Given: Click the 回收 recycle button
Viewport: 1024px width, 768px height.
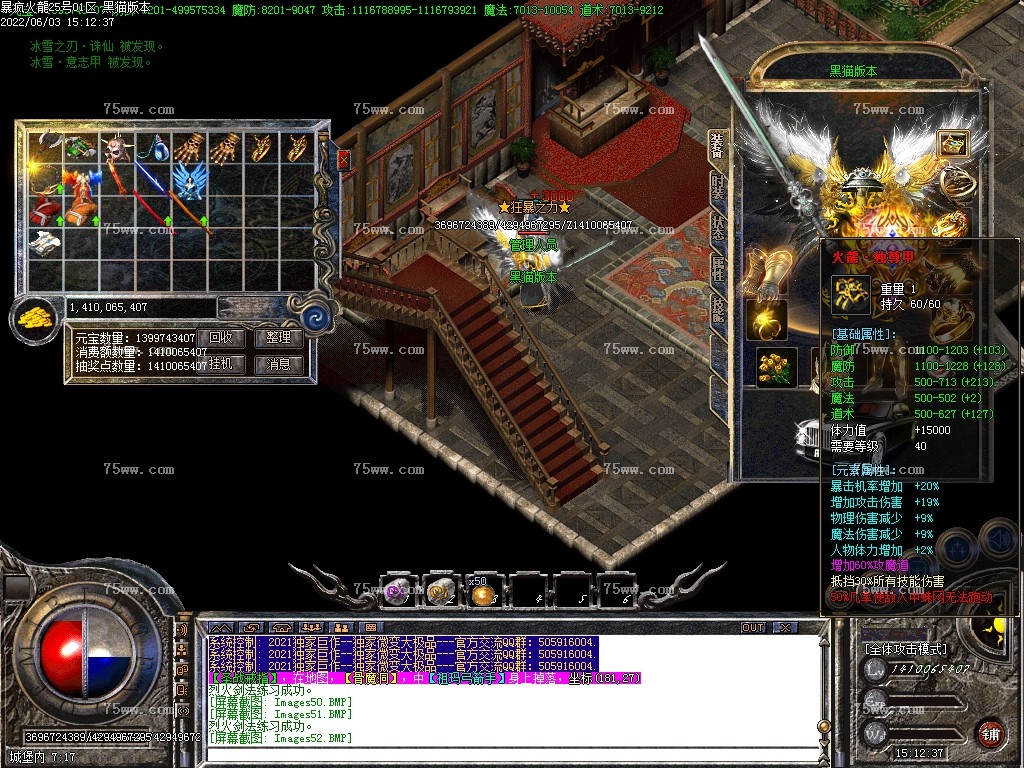Looking at the screenshot, I should click(220, 338).
